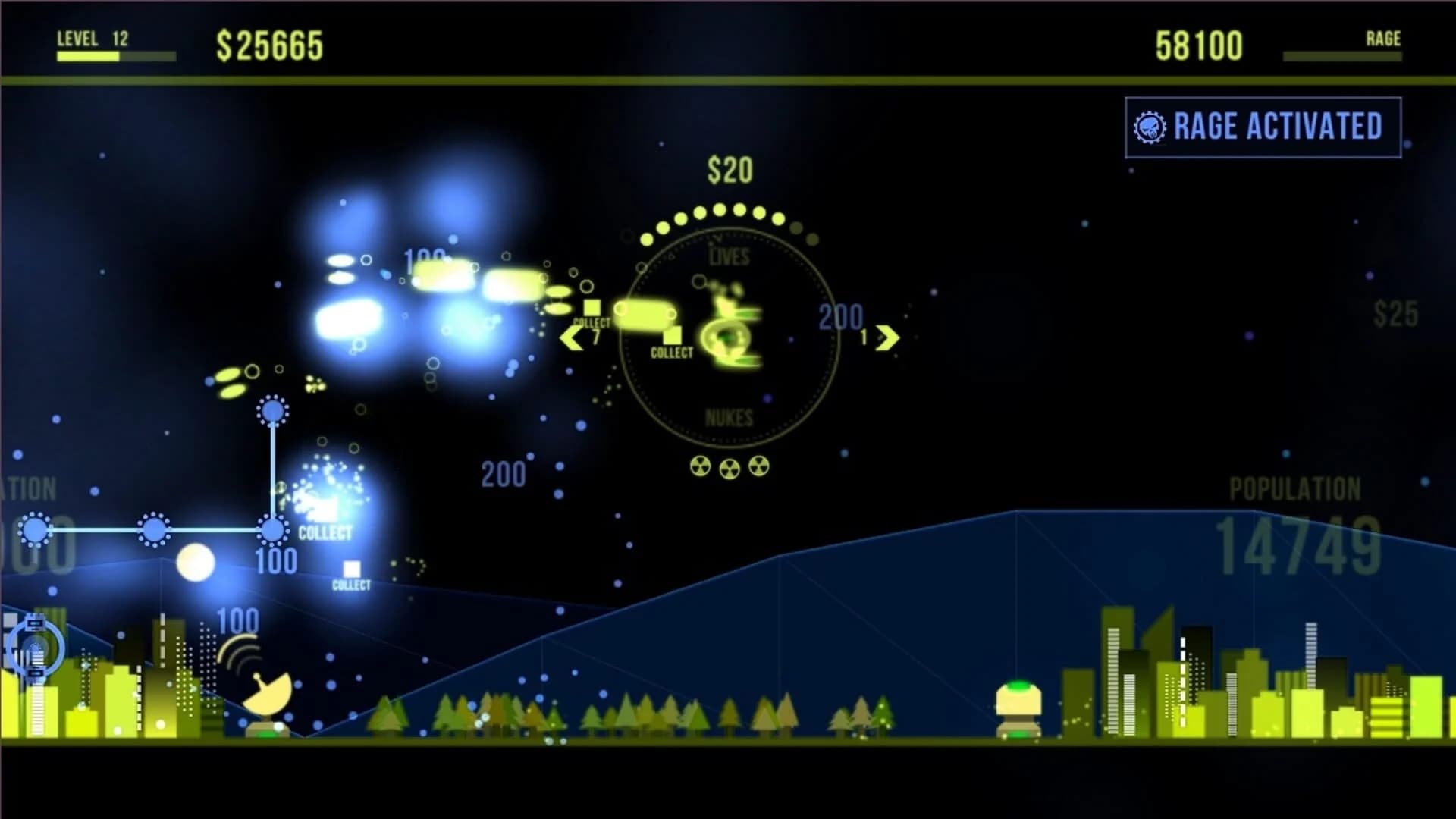Toggle the topmost blue defense node above the city

pos(273,409)
